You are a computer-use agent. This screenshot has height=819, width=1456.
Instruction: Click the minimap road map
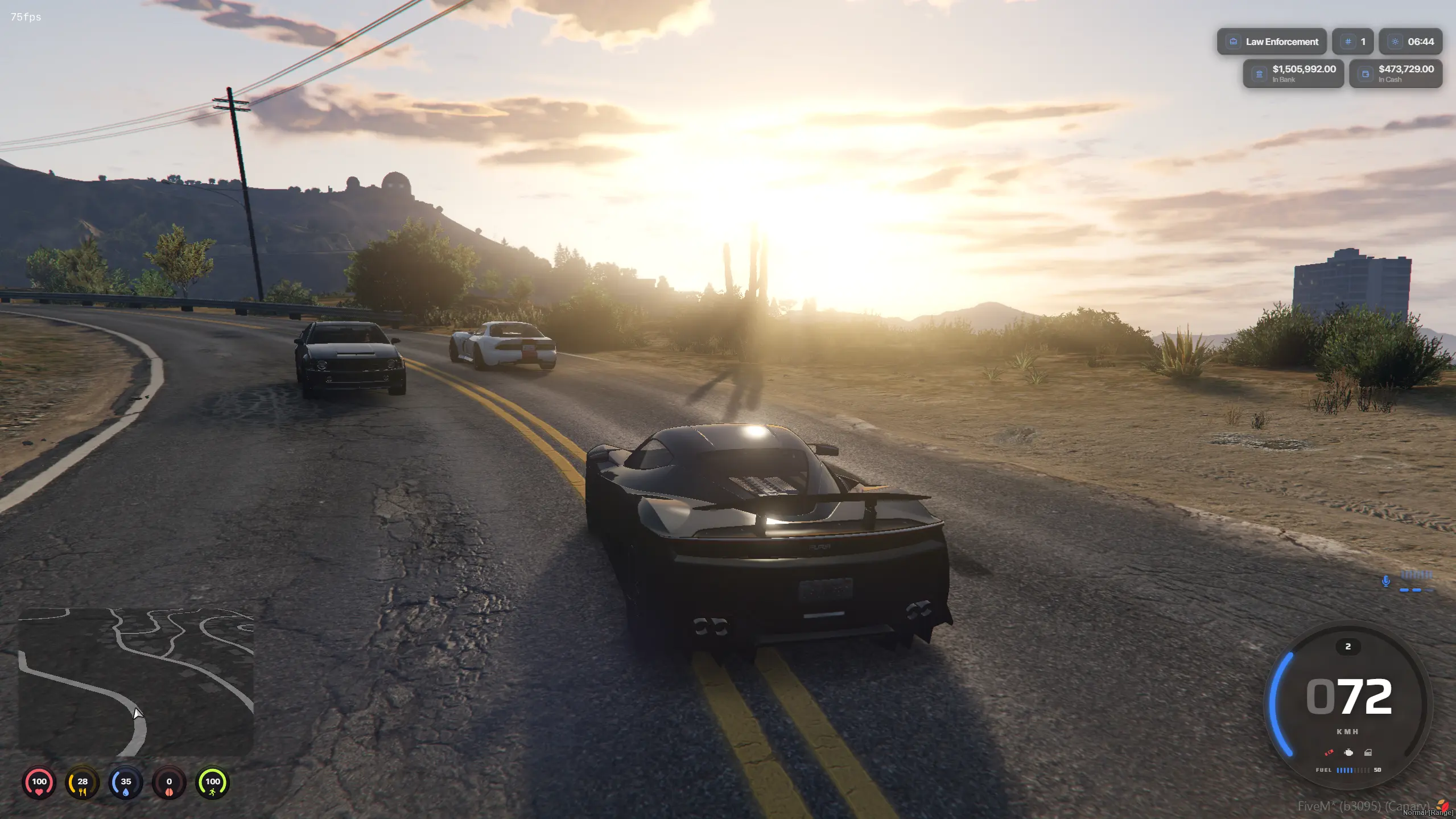pyautogui.click(x=136, y=681)
